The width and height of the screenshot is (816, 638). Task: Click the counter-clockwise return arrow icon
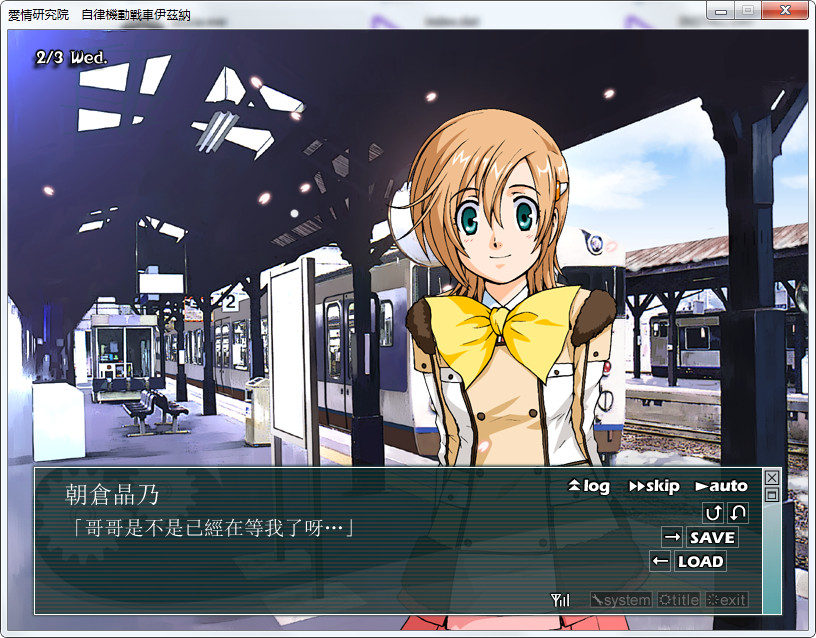coord(738,513)
